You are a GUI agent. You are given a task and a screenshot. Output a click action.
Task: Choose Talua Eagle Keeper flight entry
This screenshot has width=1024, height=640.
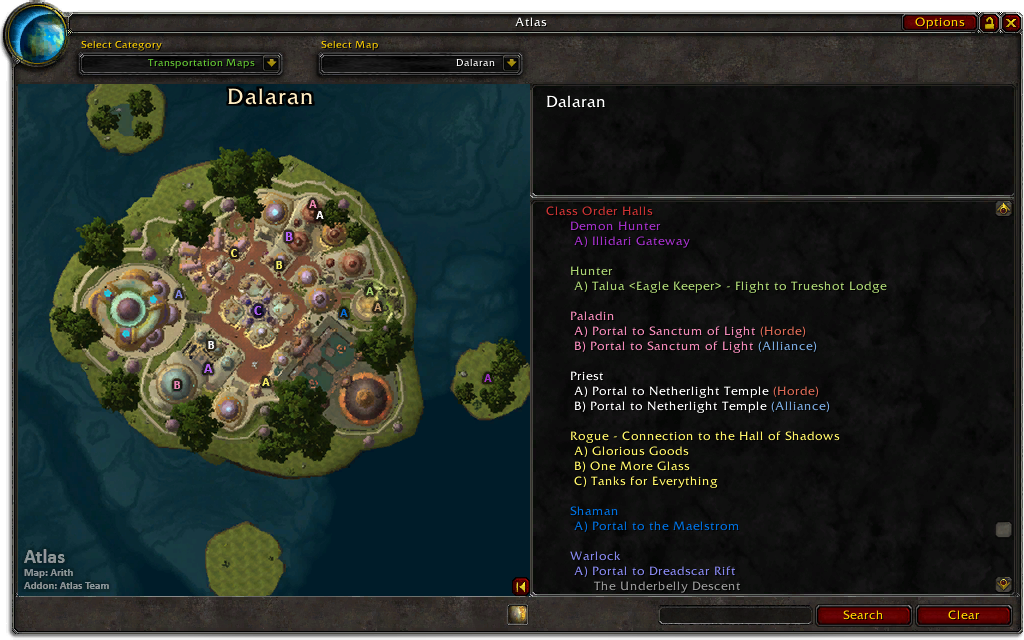(730, 286)
